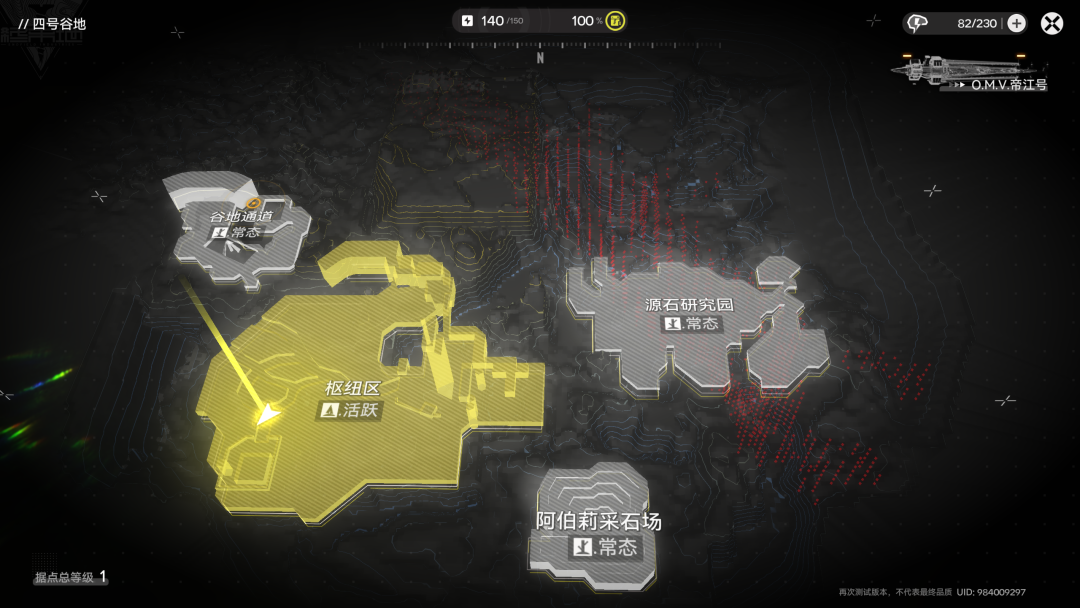The height and width of the screenshot is (608, 1080).
Task: Open the 源石研究园 research park region
Action: pos(690,313)
